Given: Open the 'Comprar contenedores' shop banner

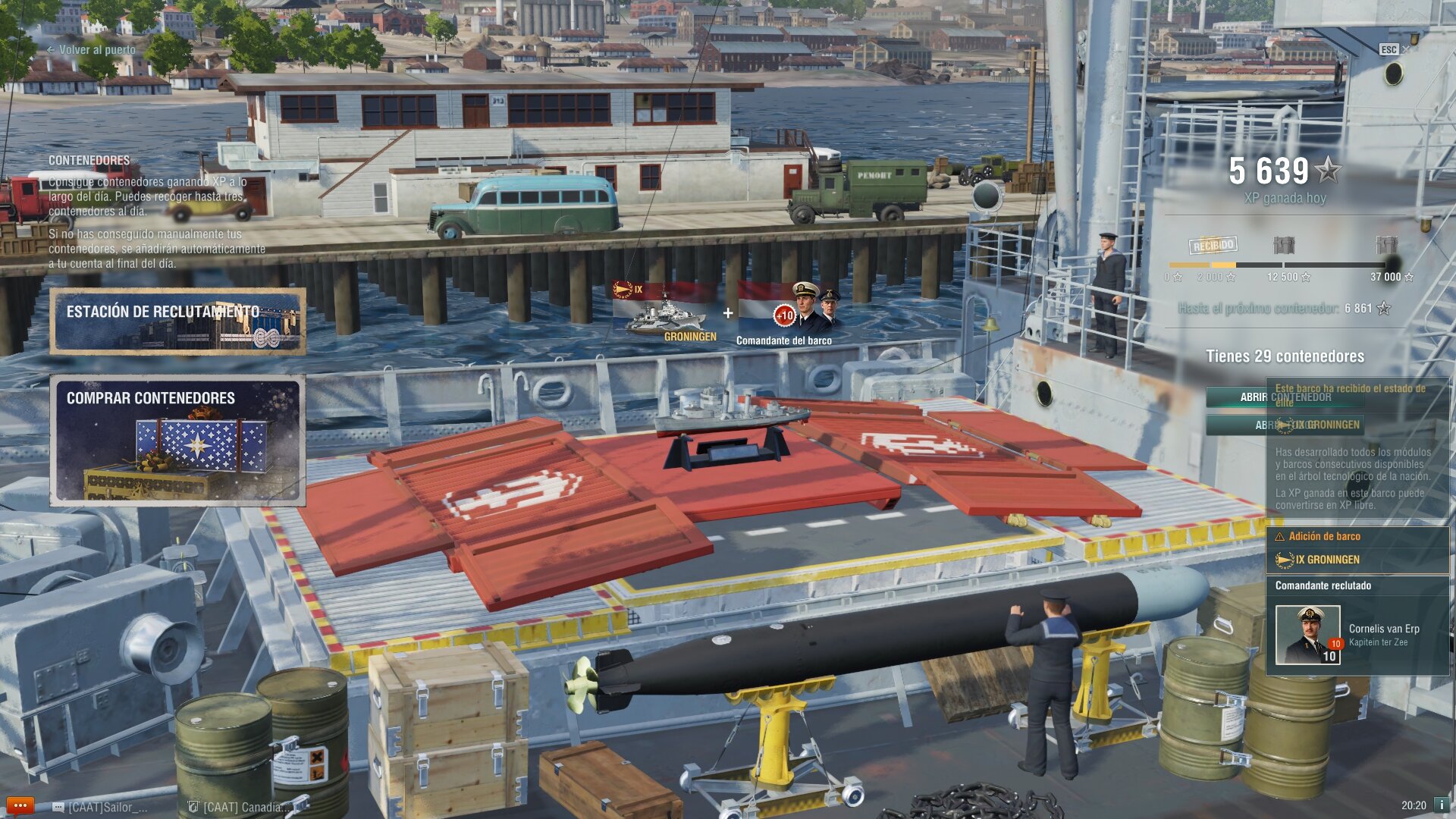Looking at the screenshot, I should click(x=177, y=440).
